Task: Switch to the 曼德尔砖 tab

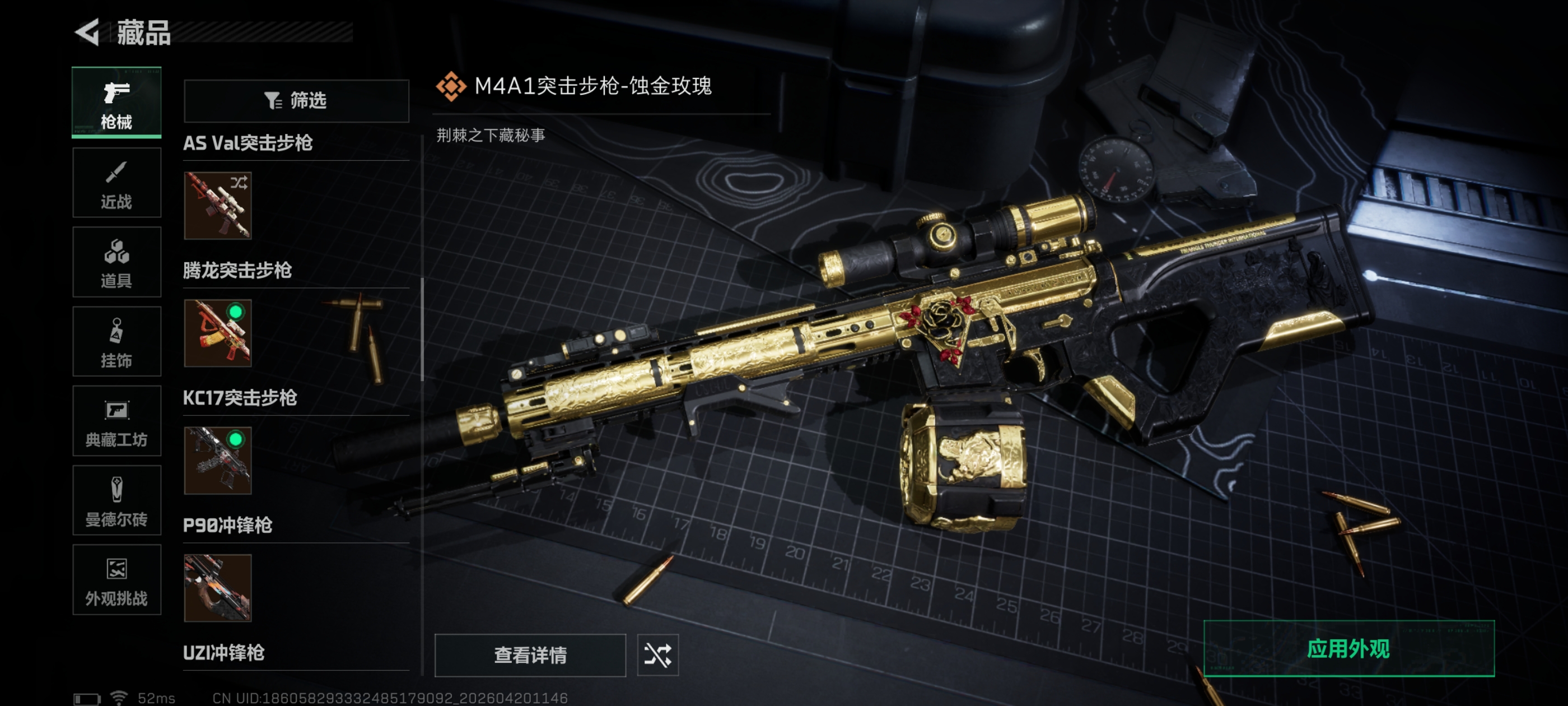Action: pos(116,501)
